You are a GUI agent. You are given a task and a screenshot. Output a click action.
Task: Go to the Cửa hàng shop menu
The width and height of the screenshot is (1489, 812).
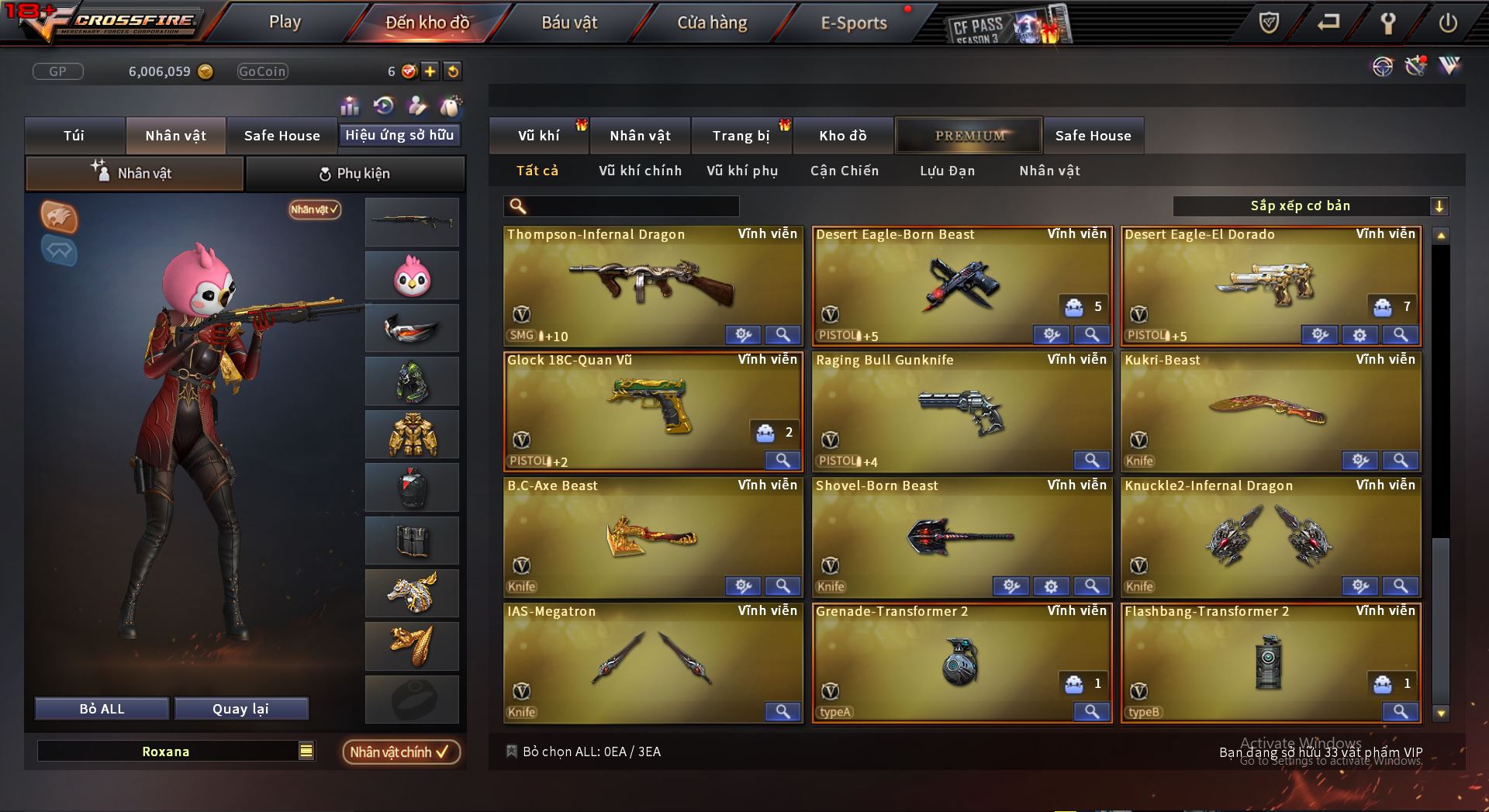coord(712,23)
